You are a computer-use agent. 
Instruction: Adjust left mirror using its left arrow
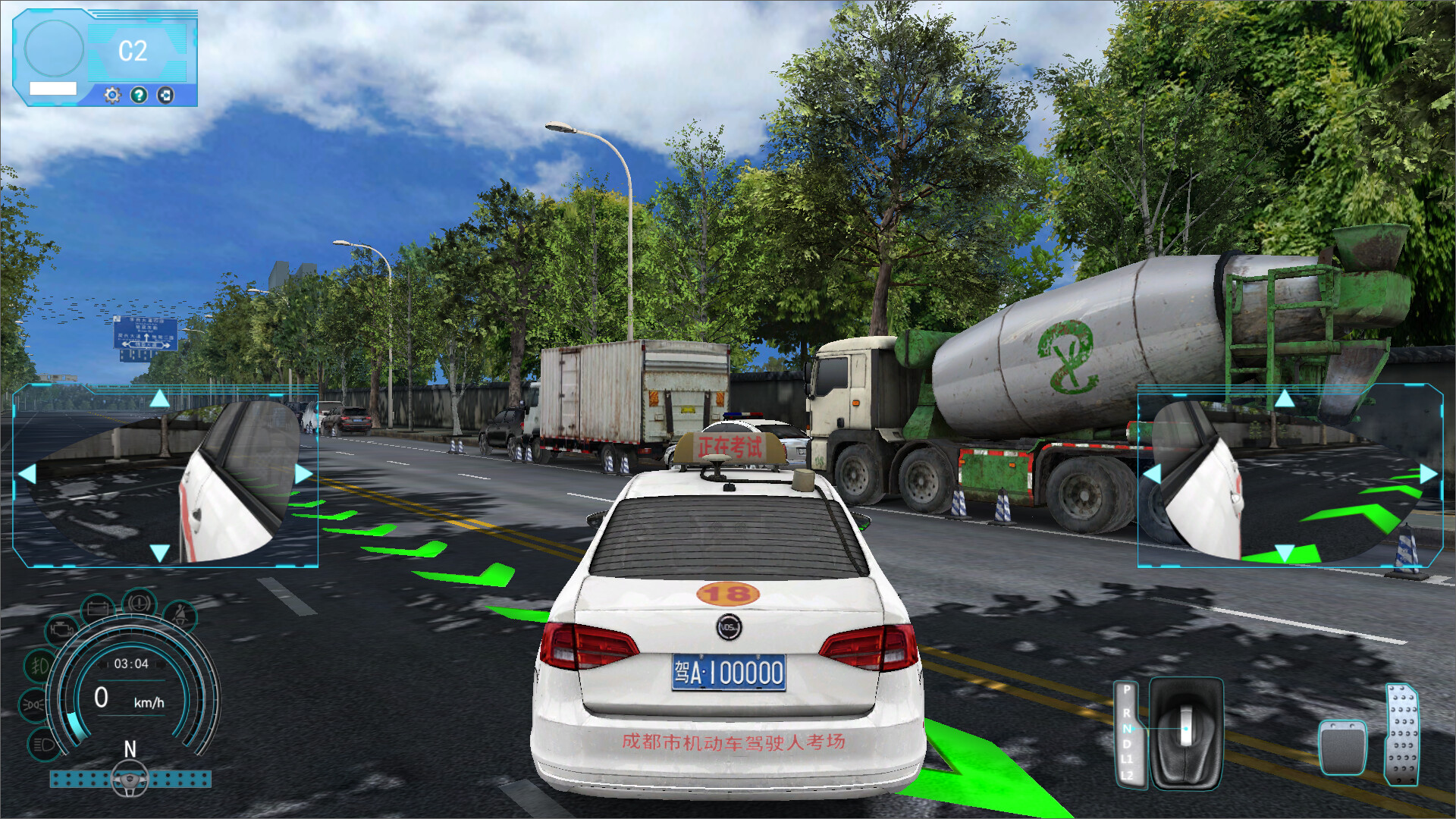coord(27,475)
